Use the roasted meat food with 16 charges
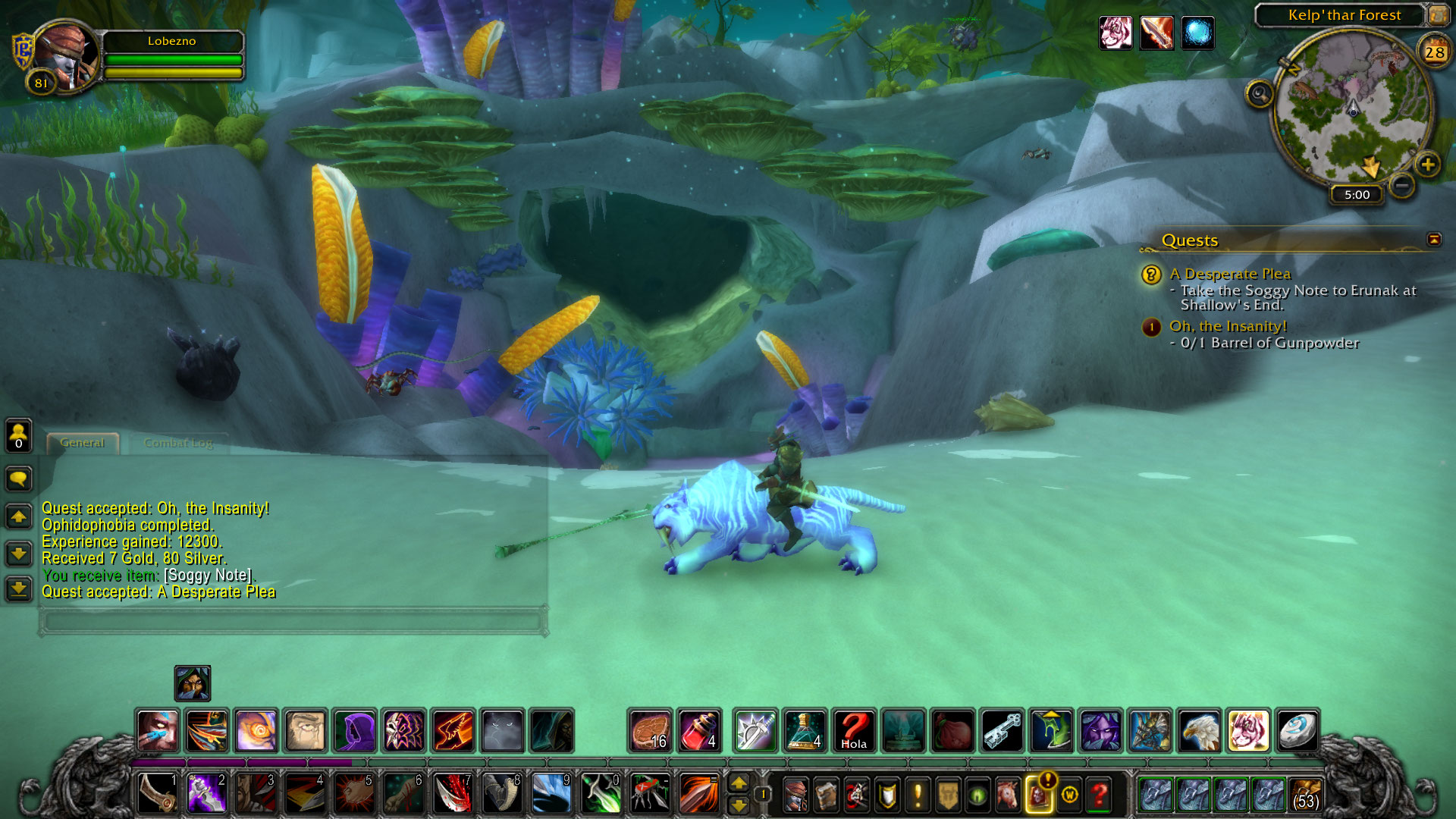Screen dimensions: 1456x819 pyautogui.click(x=650, y=730)
